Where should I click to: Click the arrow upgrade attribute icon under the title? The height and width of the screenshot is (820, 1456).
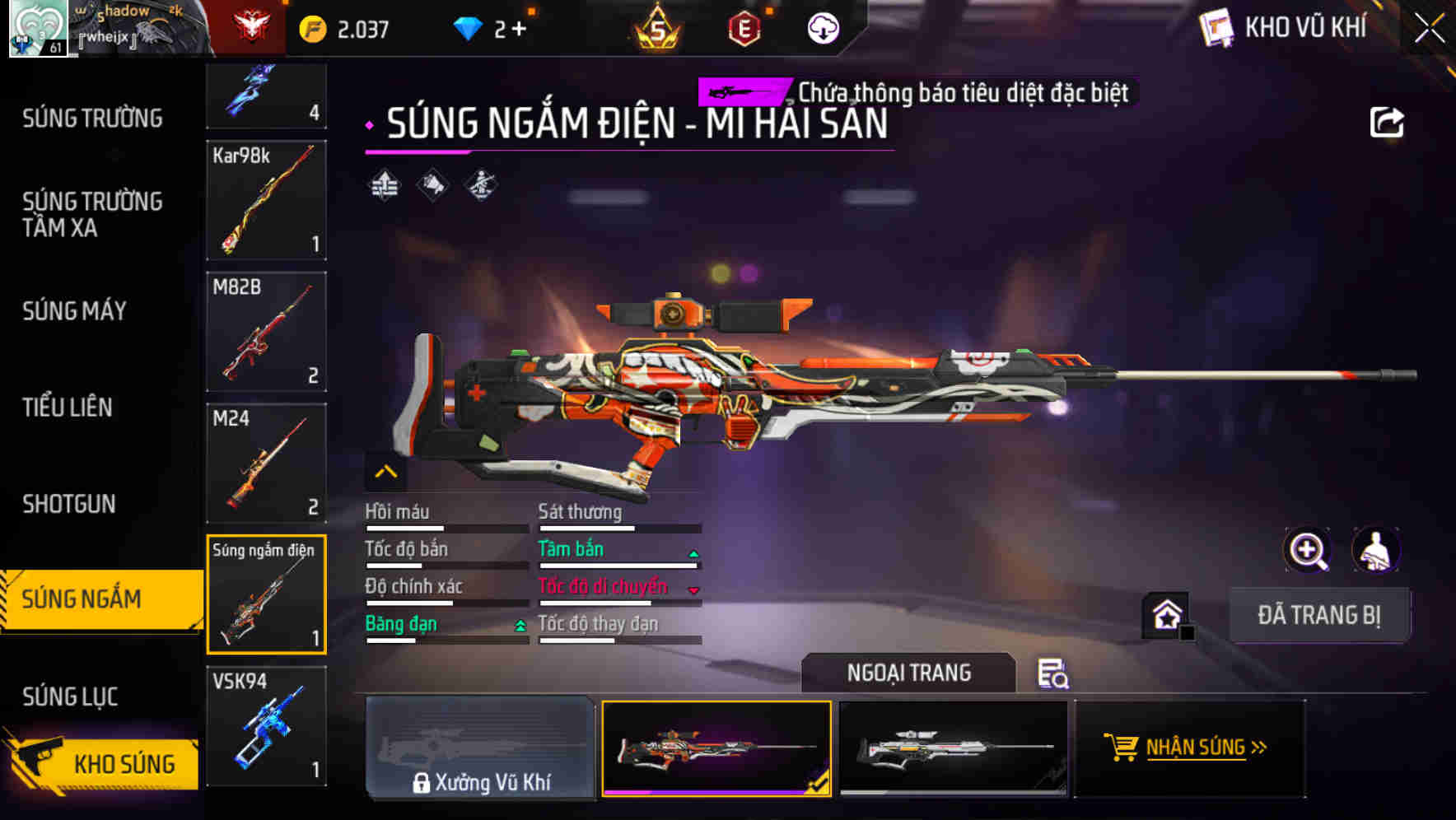382,184
